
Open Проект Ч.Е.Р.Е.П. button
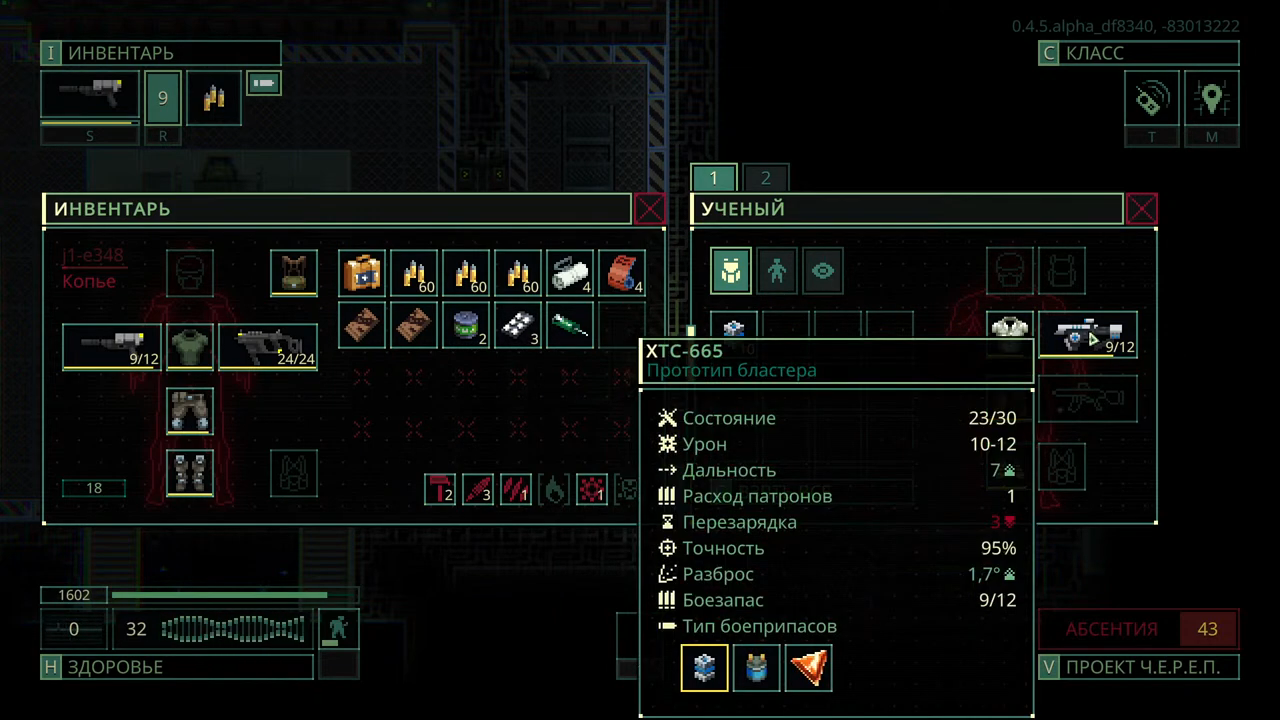pyautogui.click(x=1138, y=667)
